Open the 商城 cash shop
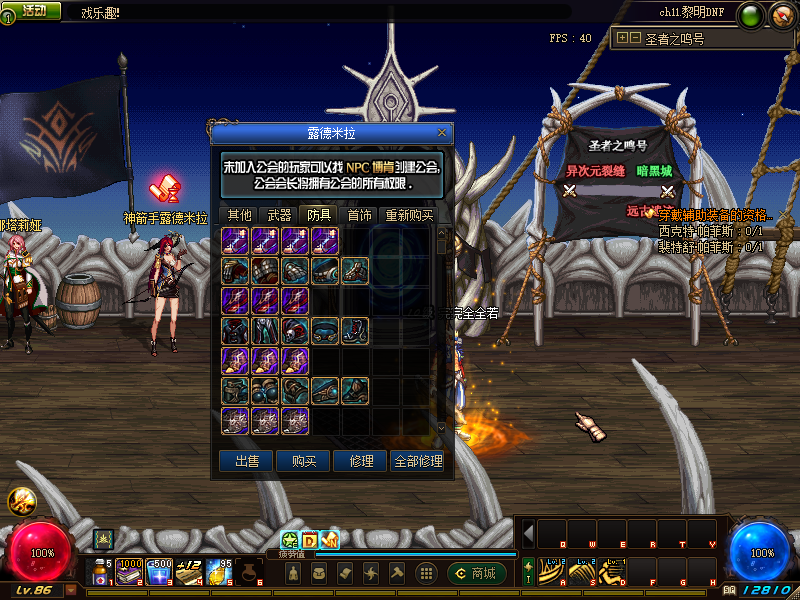 click(x=477, y=573)
